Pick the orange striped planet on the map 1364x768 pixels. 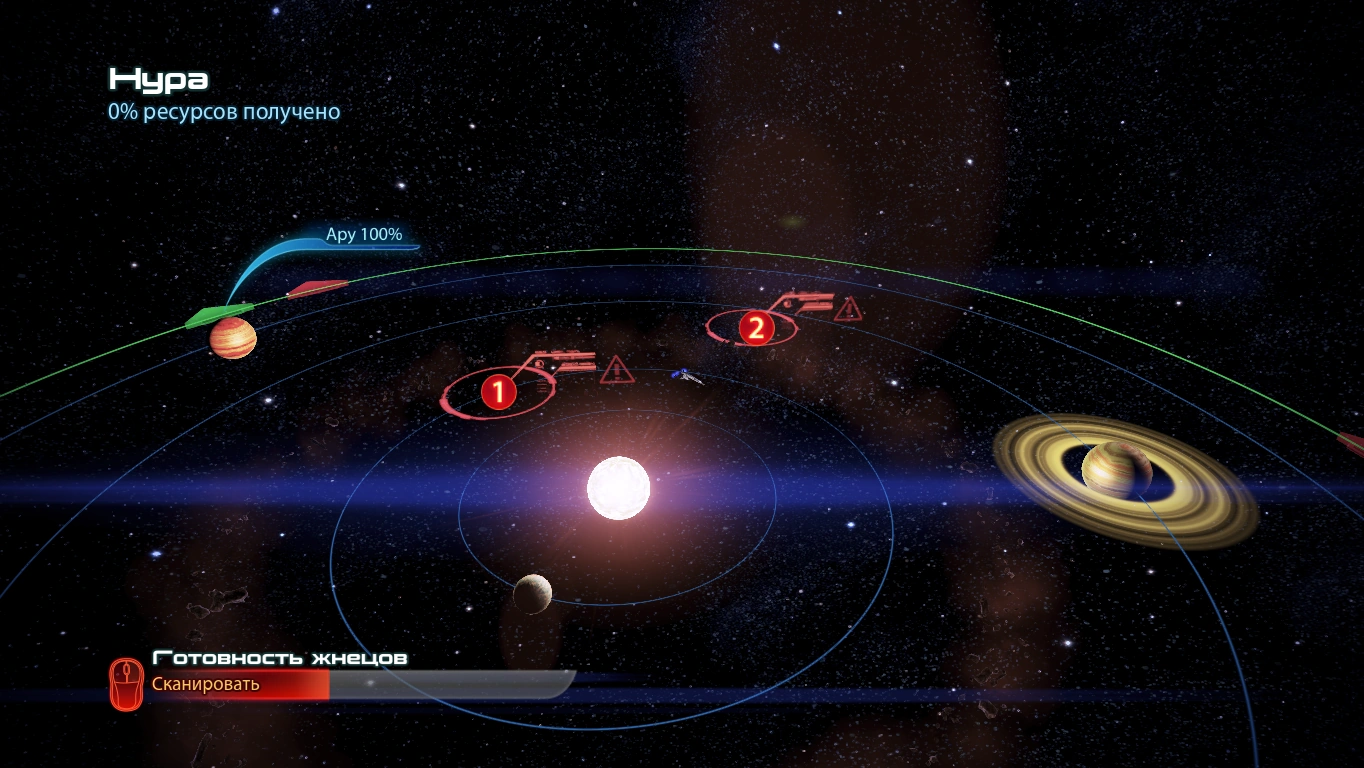pyautogui.click(x=233, y=339)
